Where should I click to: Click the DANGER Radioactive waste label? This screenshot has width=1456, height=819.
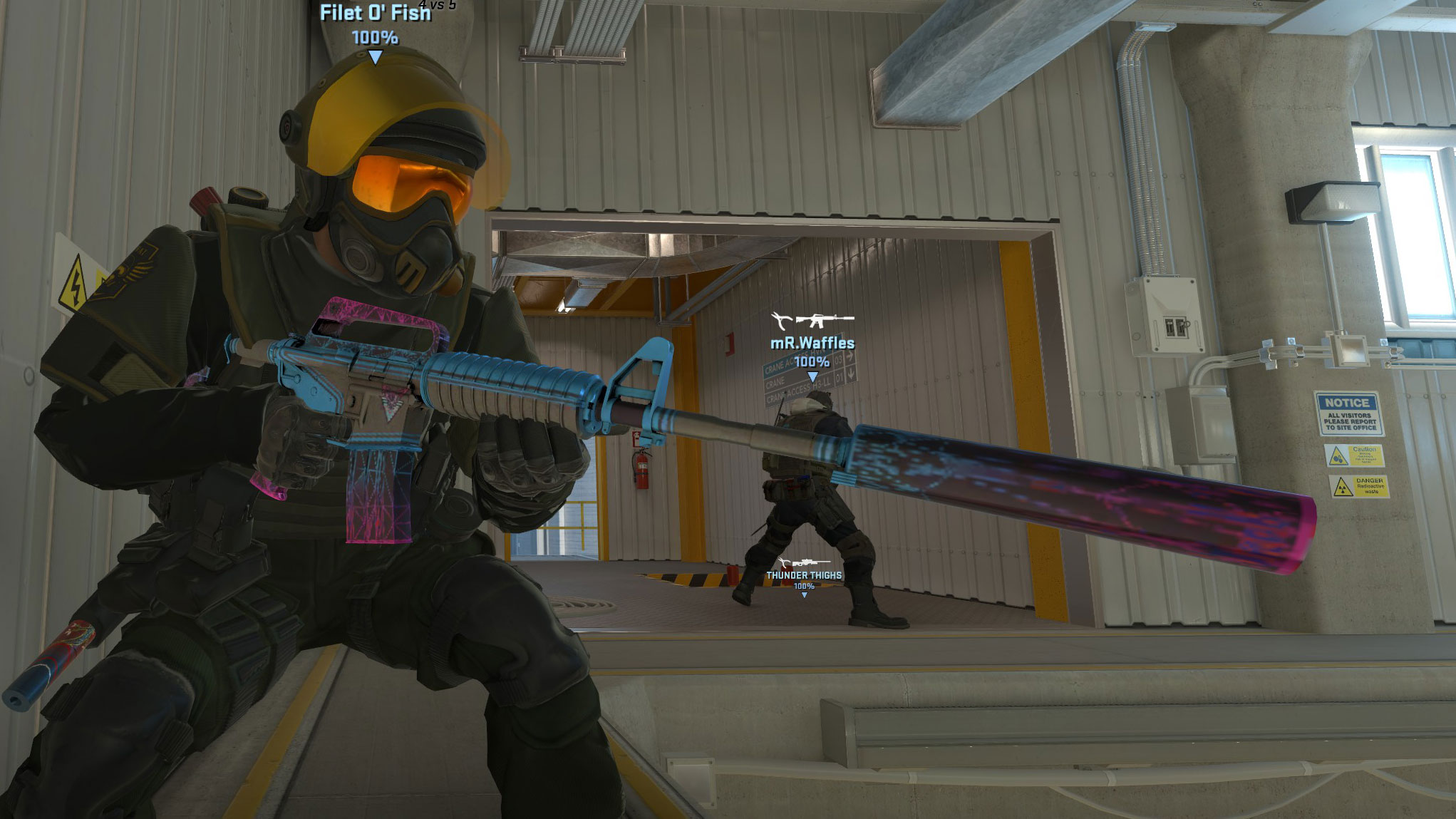tap(1370, 485)
